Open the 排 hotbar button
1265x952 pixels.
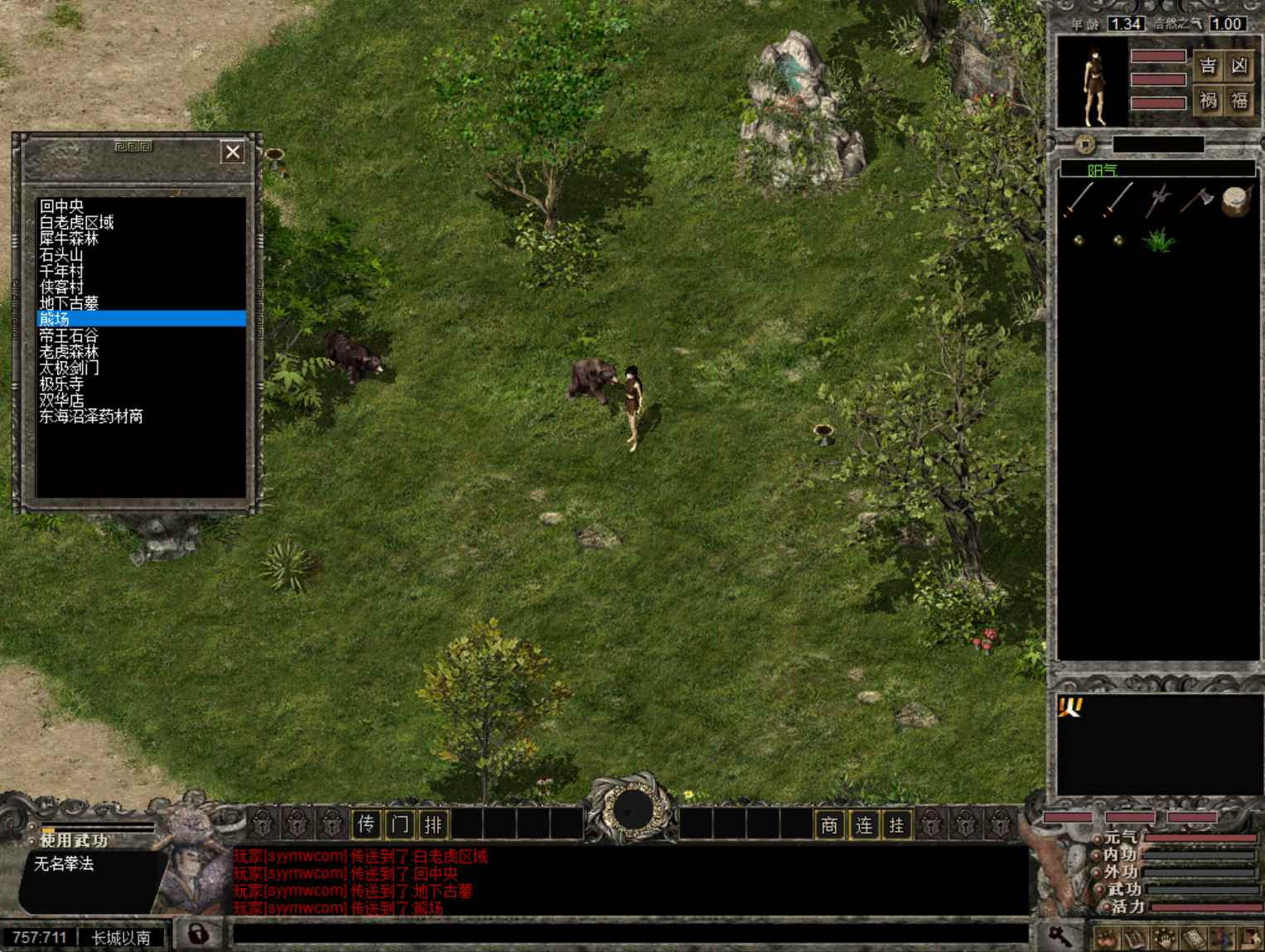pyautogui.click(x=433, y=824)
